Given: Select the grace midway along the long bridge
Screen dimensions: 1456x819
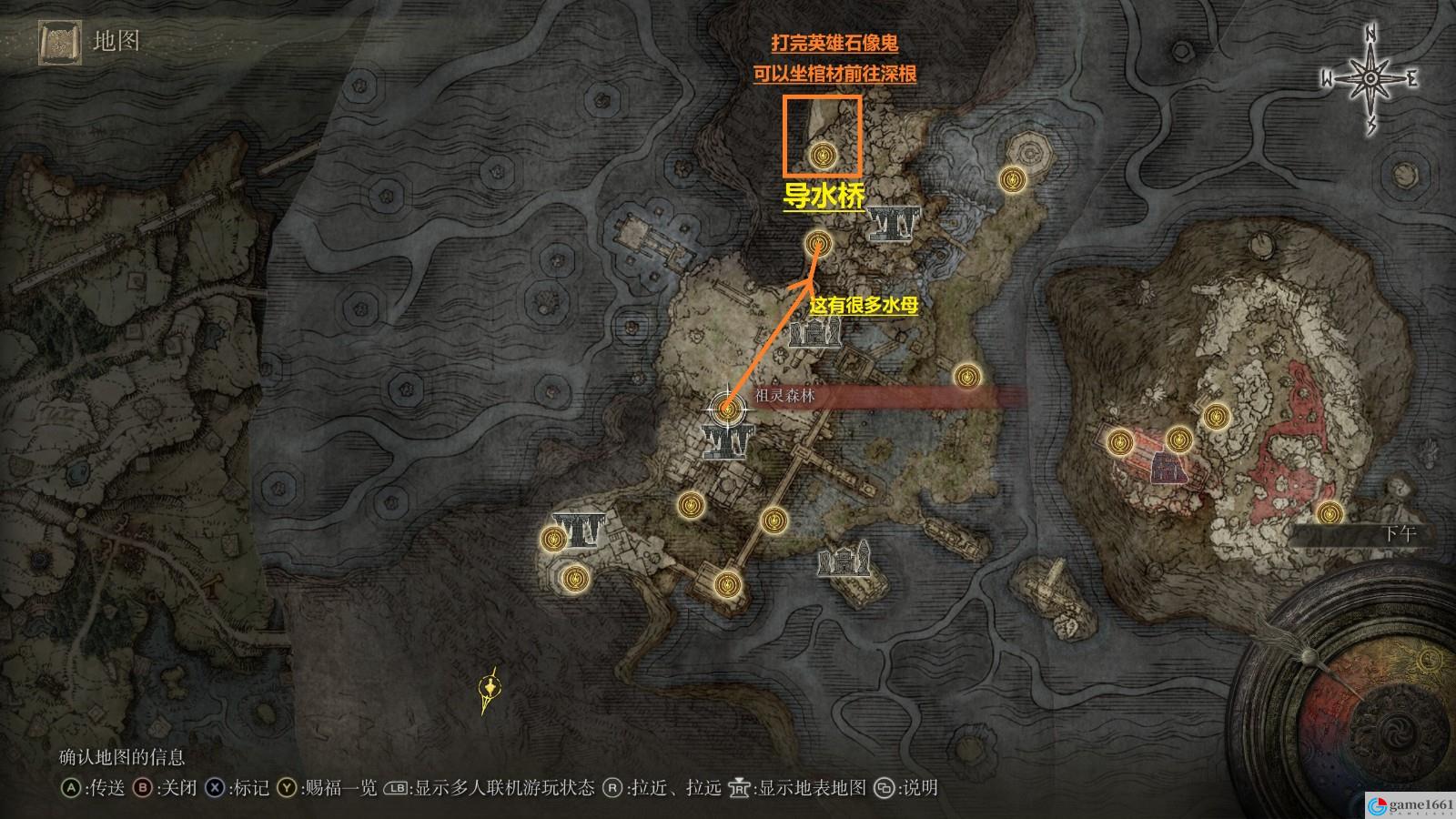Looking at the screenshot, I should [773, 520].
